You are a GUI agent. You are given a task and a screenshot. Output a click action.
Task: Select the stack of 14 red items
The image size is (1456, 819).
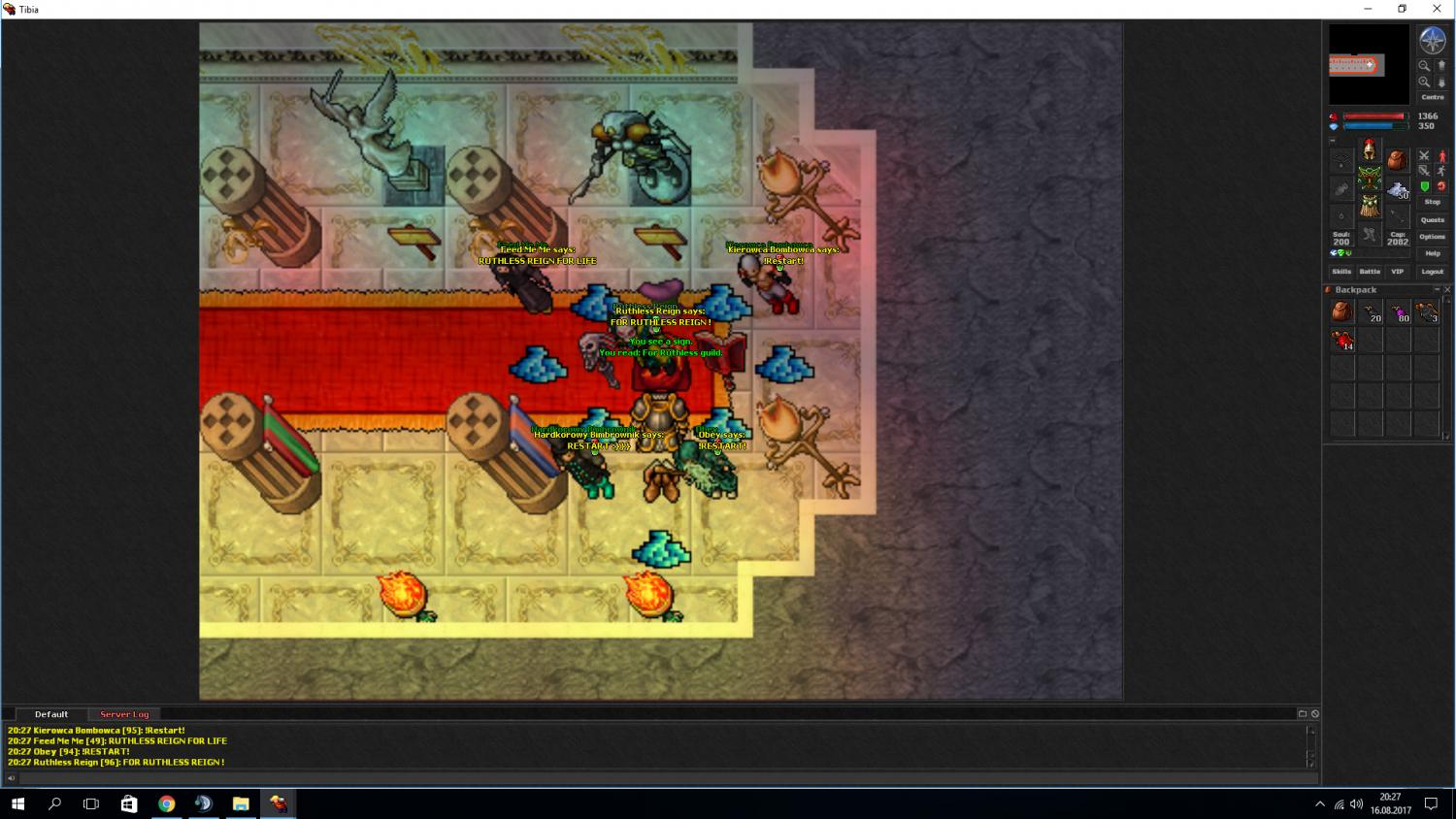1342,341
